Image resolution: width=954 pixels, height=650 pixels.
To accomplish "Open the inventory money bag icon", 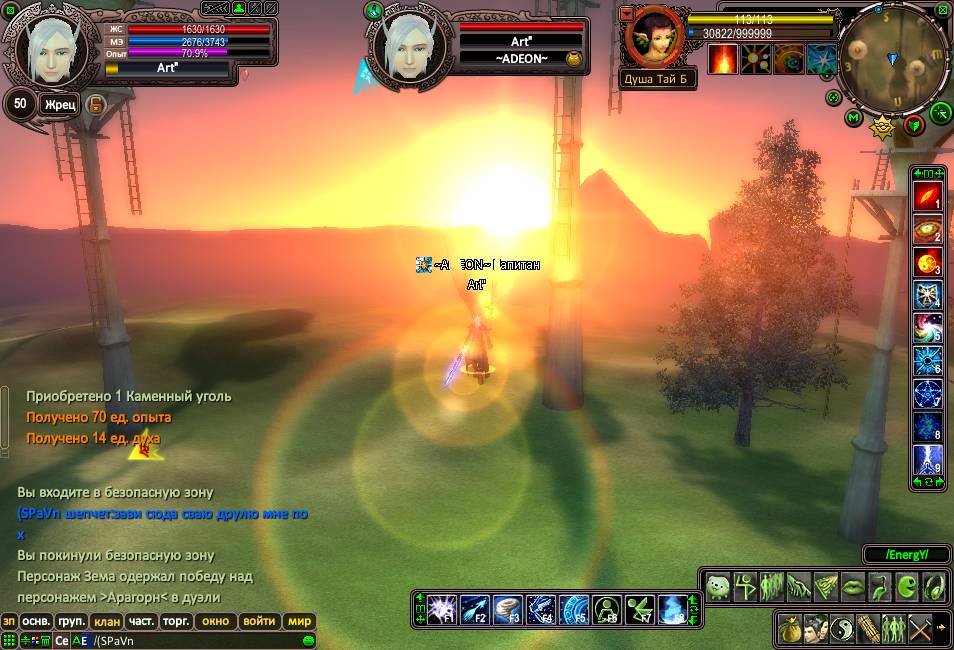I will (791, 628).
